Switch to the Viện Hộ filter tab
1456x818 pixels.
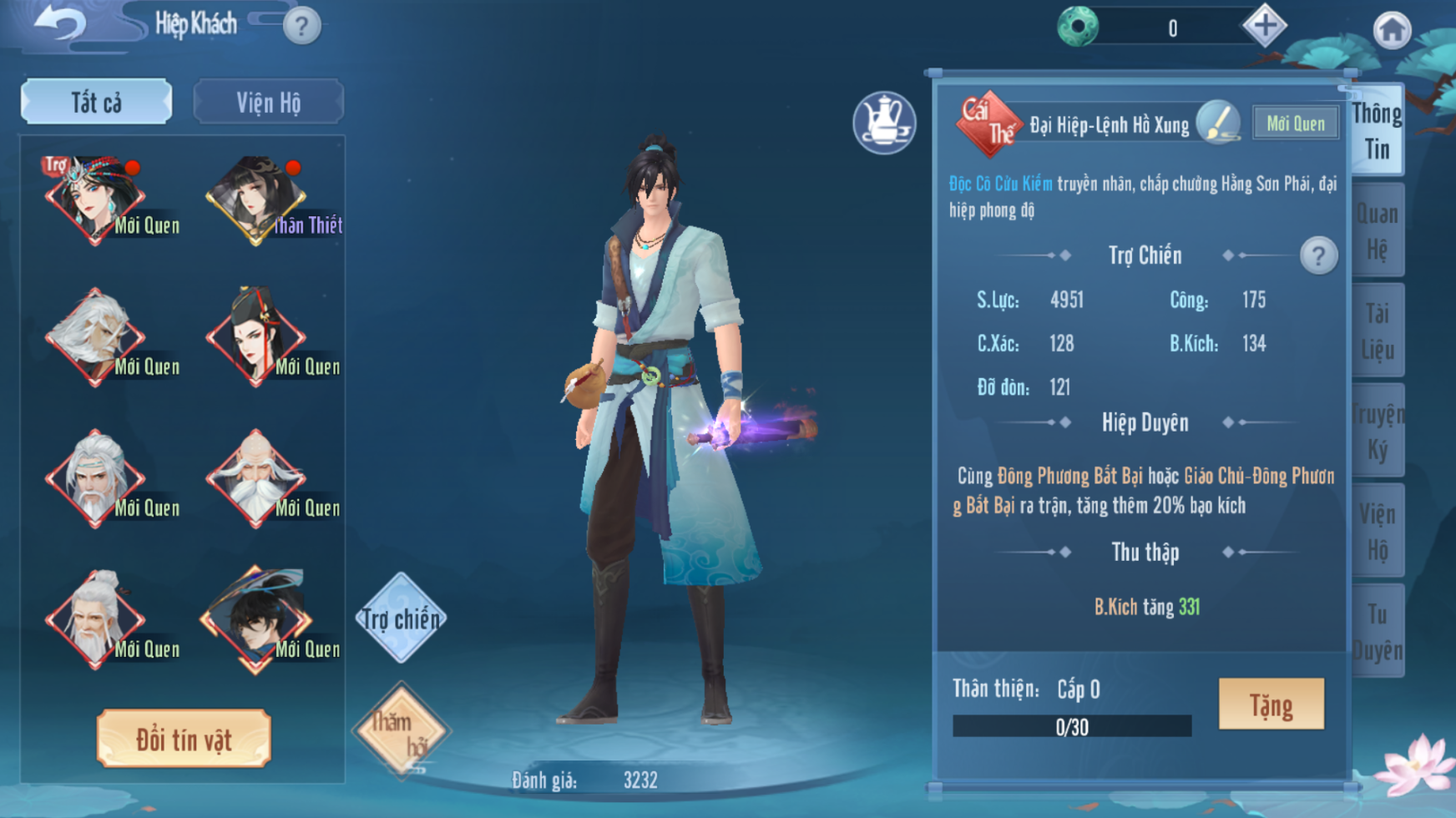[268, 102]
